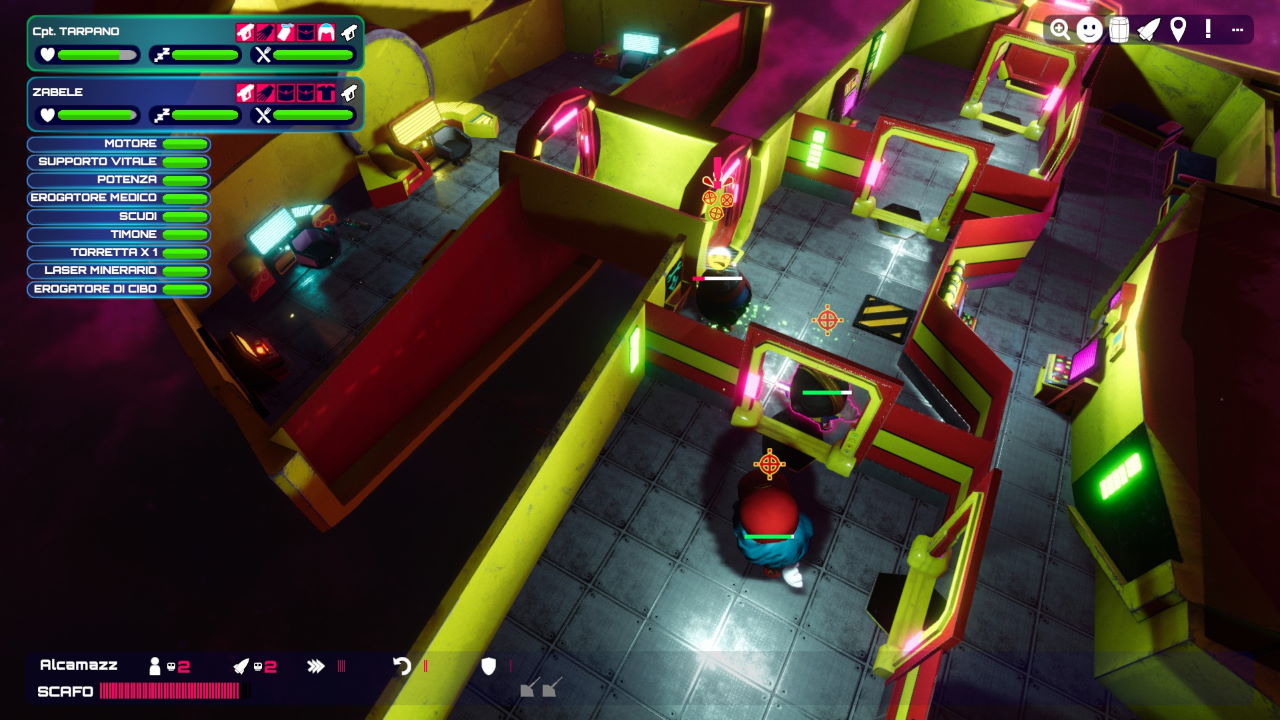Image resolution: width=1280 pixels, height=720 pixels.
Task: Open the crew smiley face panel
Action: (1090, 30)
